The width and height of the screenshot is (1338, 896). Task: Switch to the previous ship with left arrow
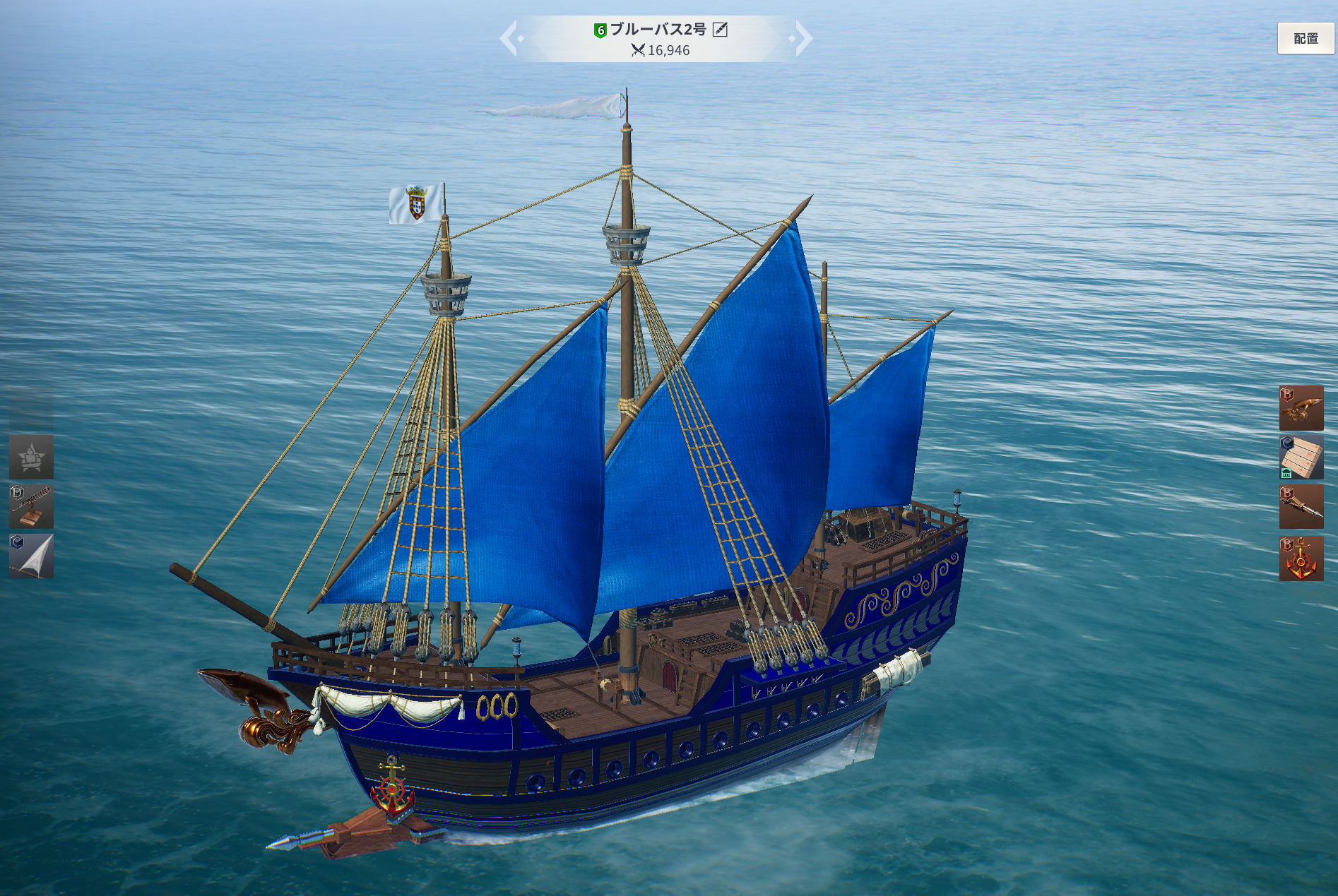click(x=510, y=38)
